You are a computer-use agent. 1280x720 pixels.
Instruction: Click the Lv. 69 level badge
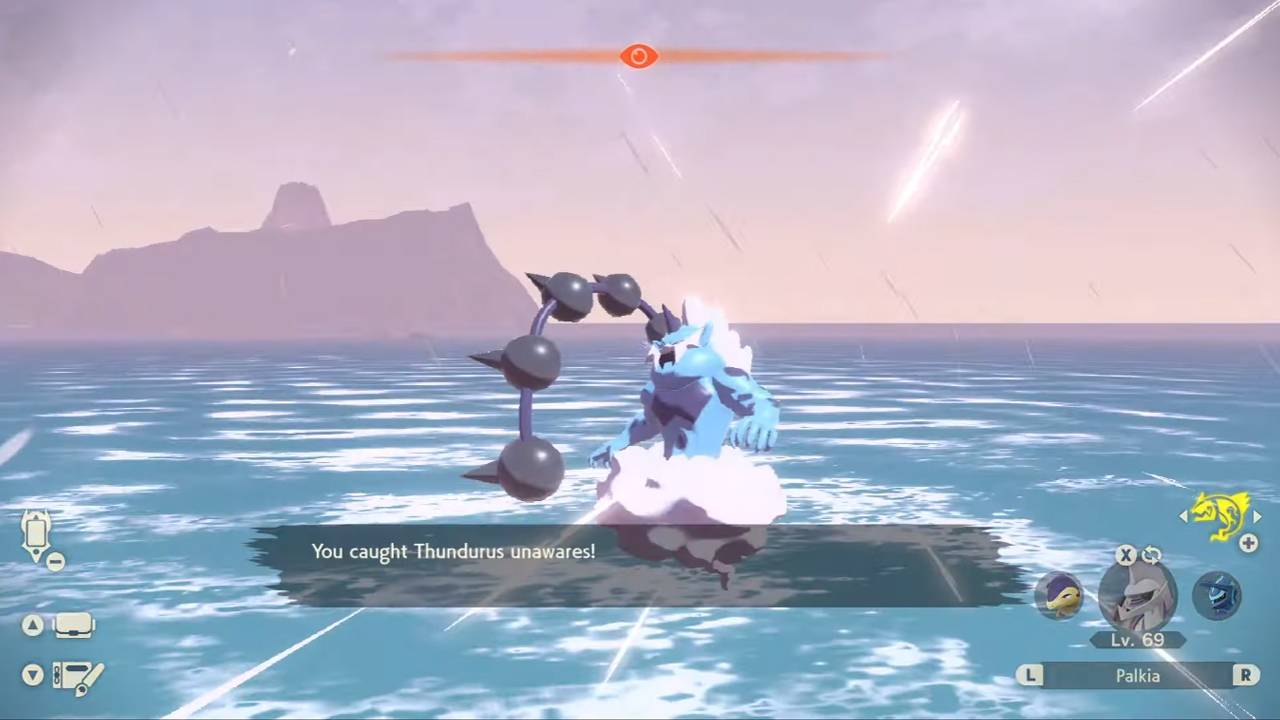tap(1138, 640)
